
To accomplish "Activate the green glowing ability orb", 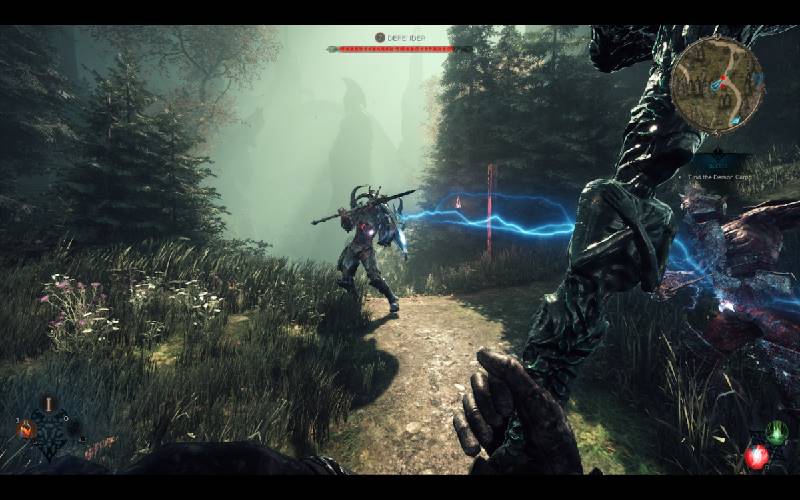I will (x=776, y=433).
